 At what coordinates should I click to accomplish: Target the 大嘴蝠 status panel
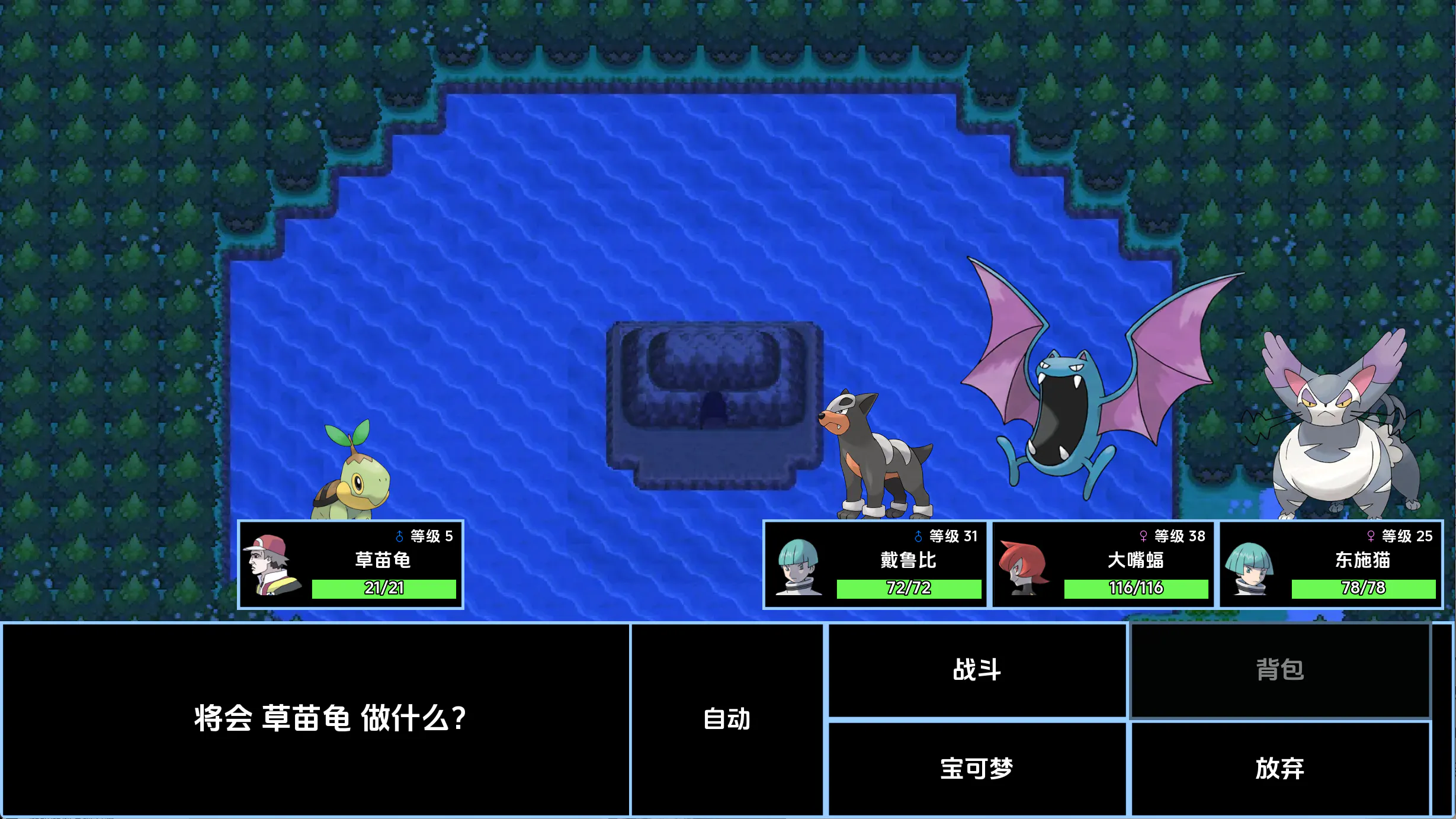1103,564
